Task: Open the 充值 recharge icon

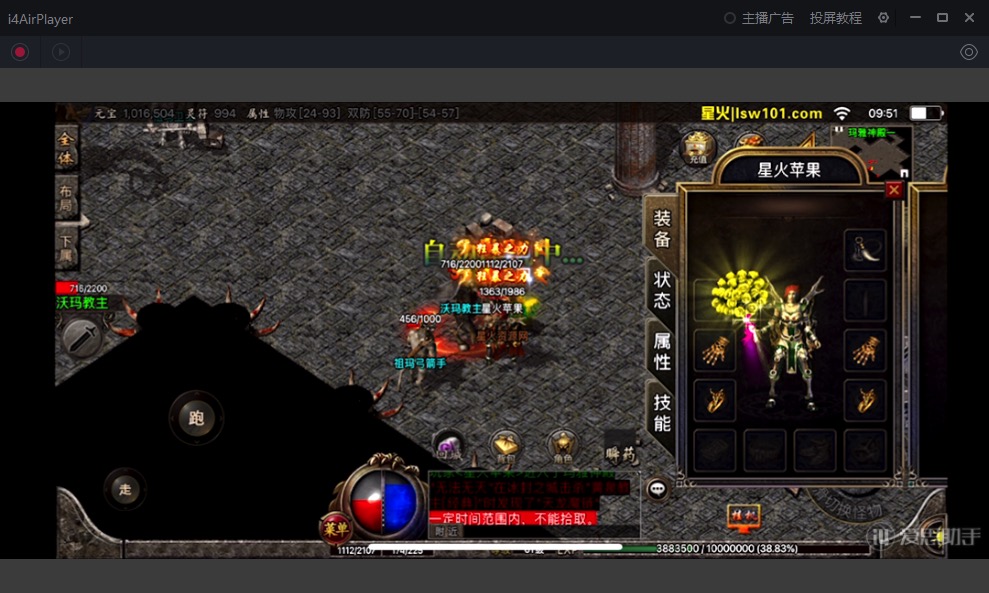Action: pos(698,148)
